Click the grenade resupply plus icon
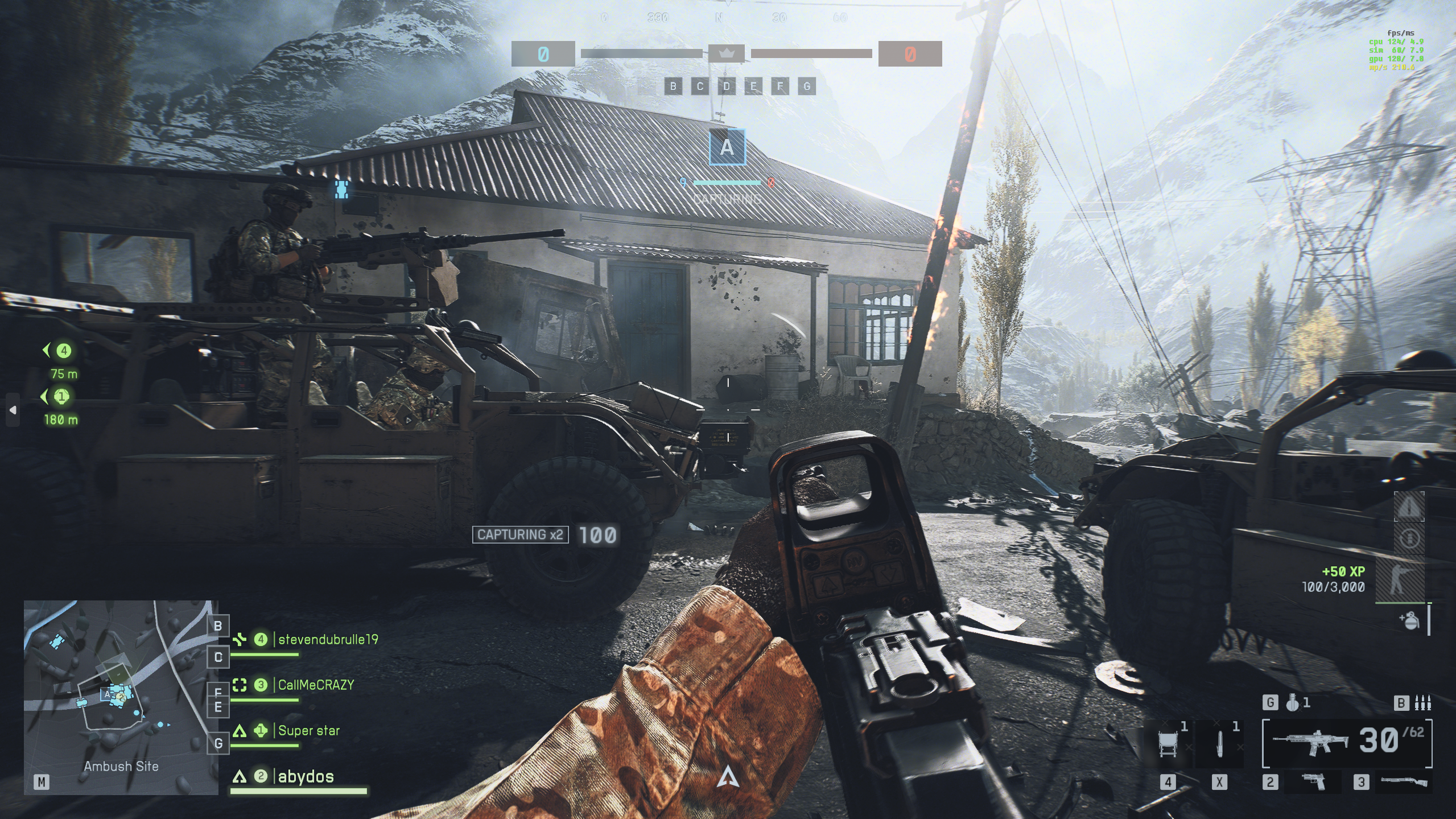The height and width of the screenshot is (819, 1456). pyautogui.click(x=1409, y=620)
